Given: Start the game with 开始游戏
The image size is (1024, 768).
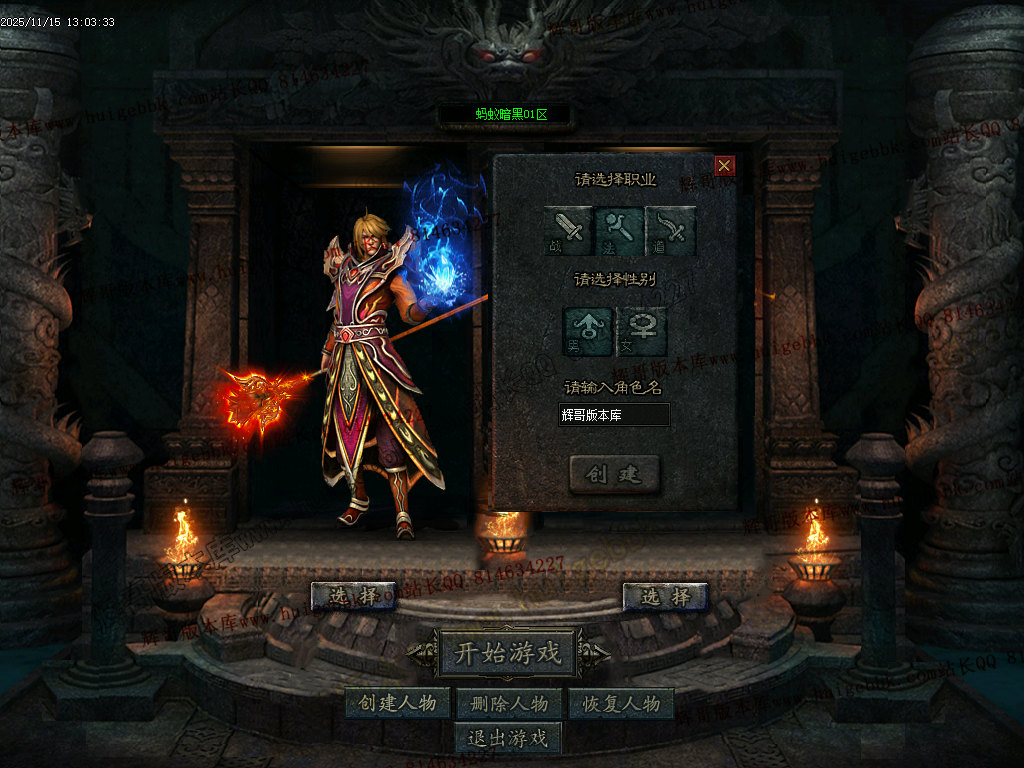Looking at the screenshot, I should (508, 654).
